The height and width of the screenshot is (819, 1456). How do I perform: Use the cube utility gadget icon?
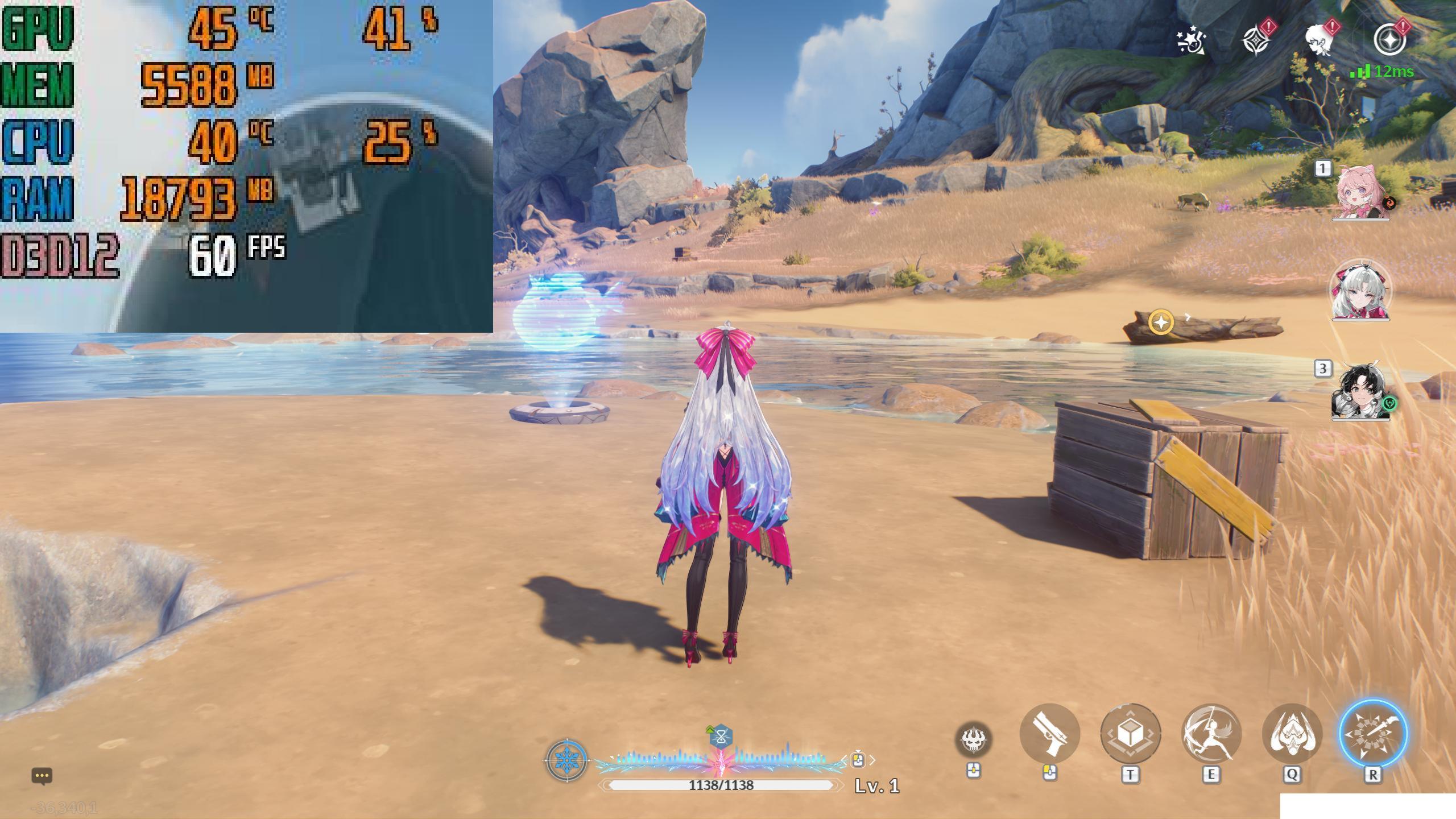click(x=1130, y=734)
